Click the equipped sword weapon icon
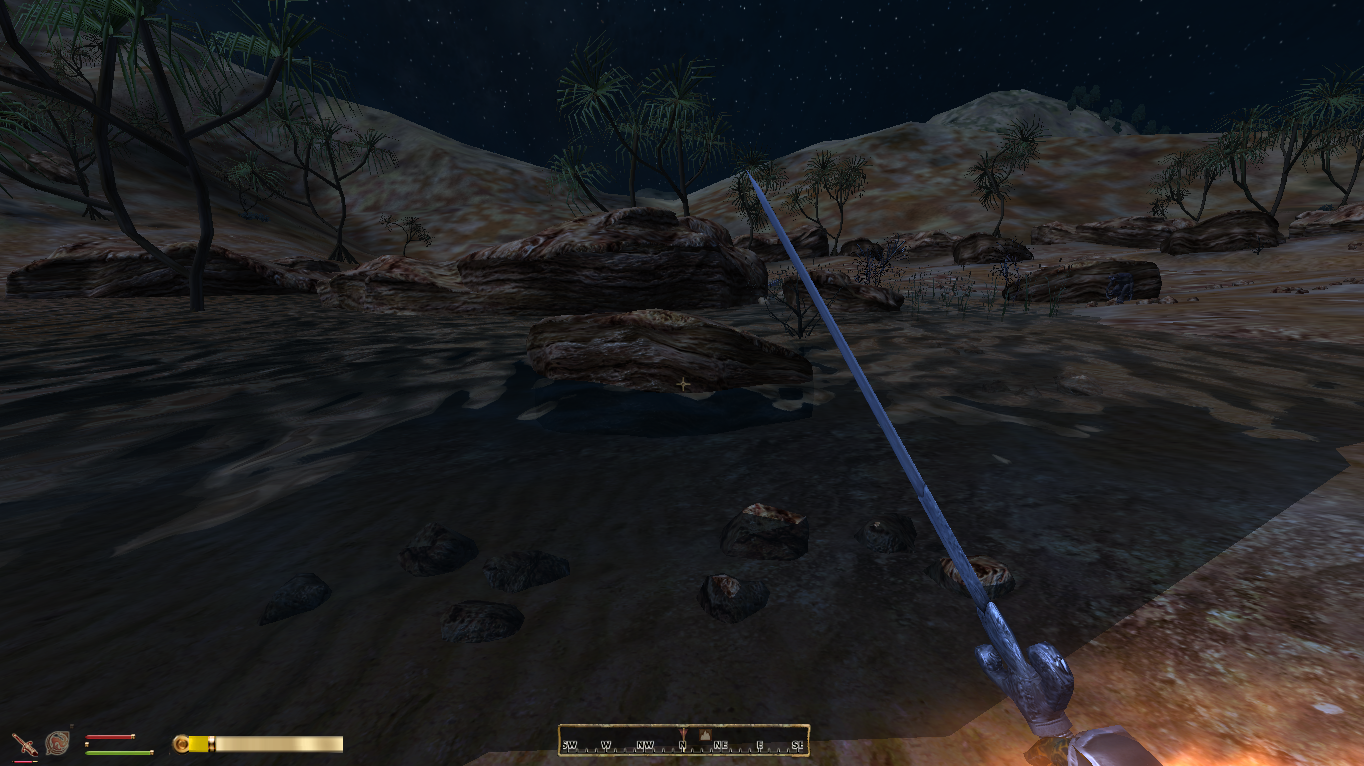The width and height of the screenshot is (1364, 766). tap(23, 744)
